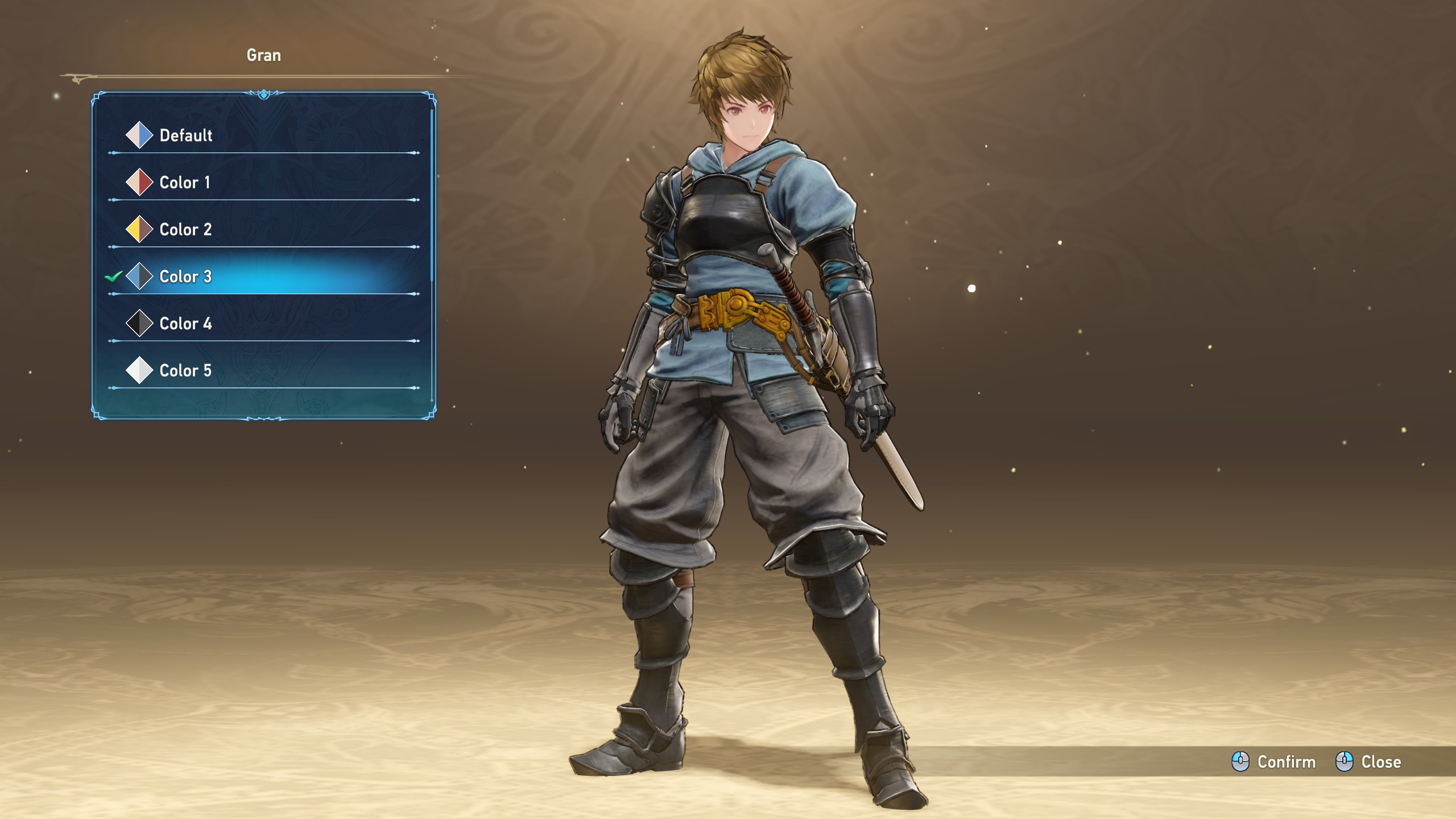This screenshot has height=819, width=1456.
Task: Pick the Color 2 outfit option
Action: [x=185, y=230]
